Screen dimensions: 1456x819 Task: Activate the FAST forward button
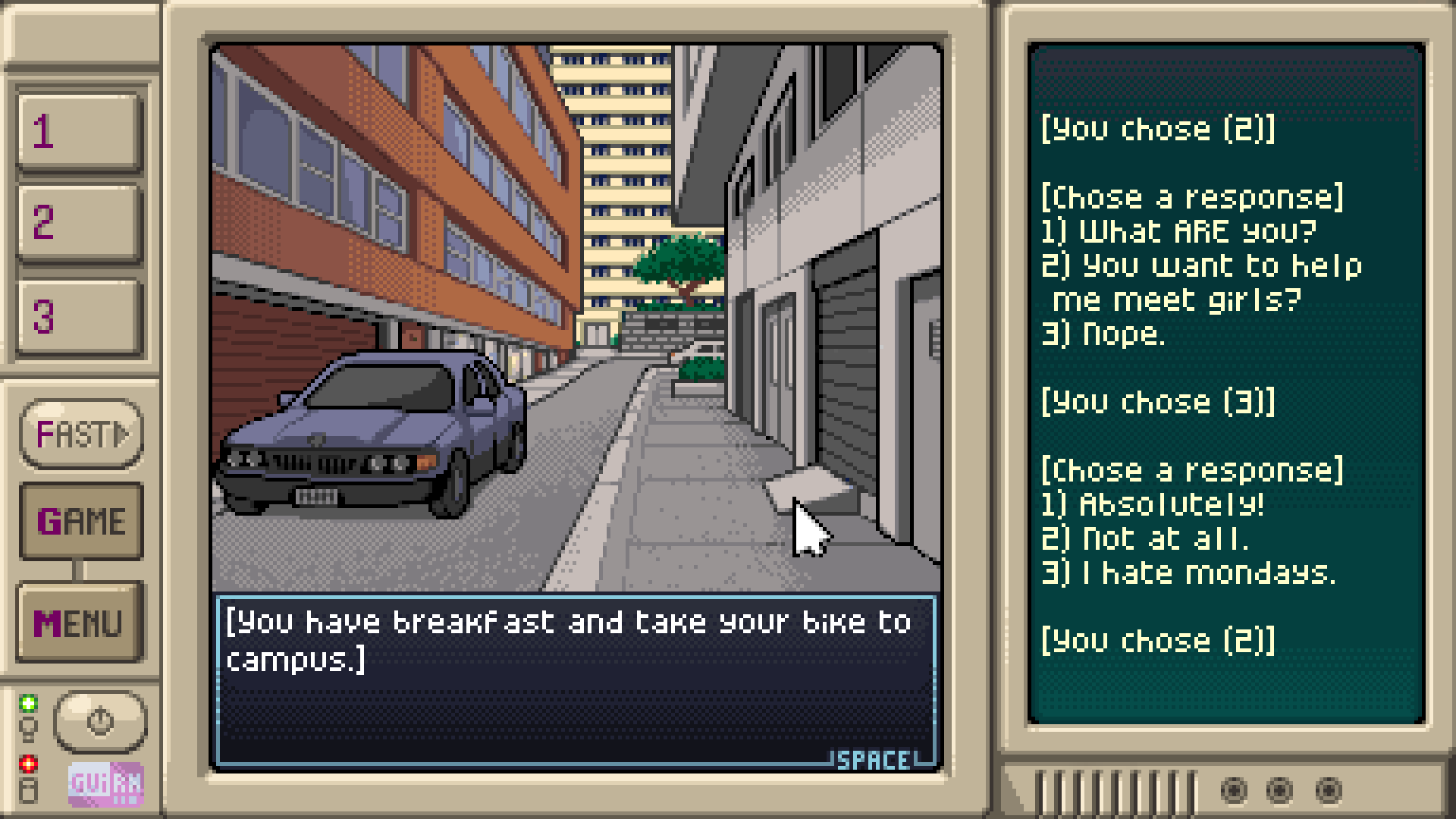81,435
